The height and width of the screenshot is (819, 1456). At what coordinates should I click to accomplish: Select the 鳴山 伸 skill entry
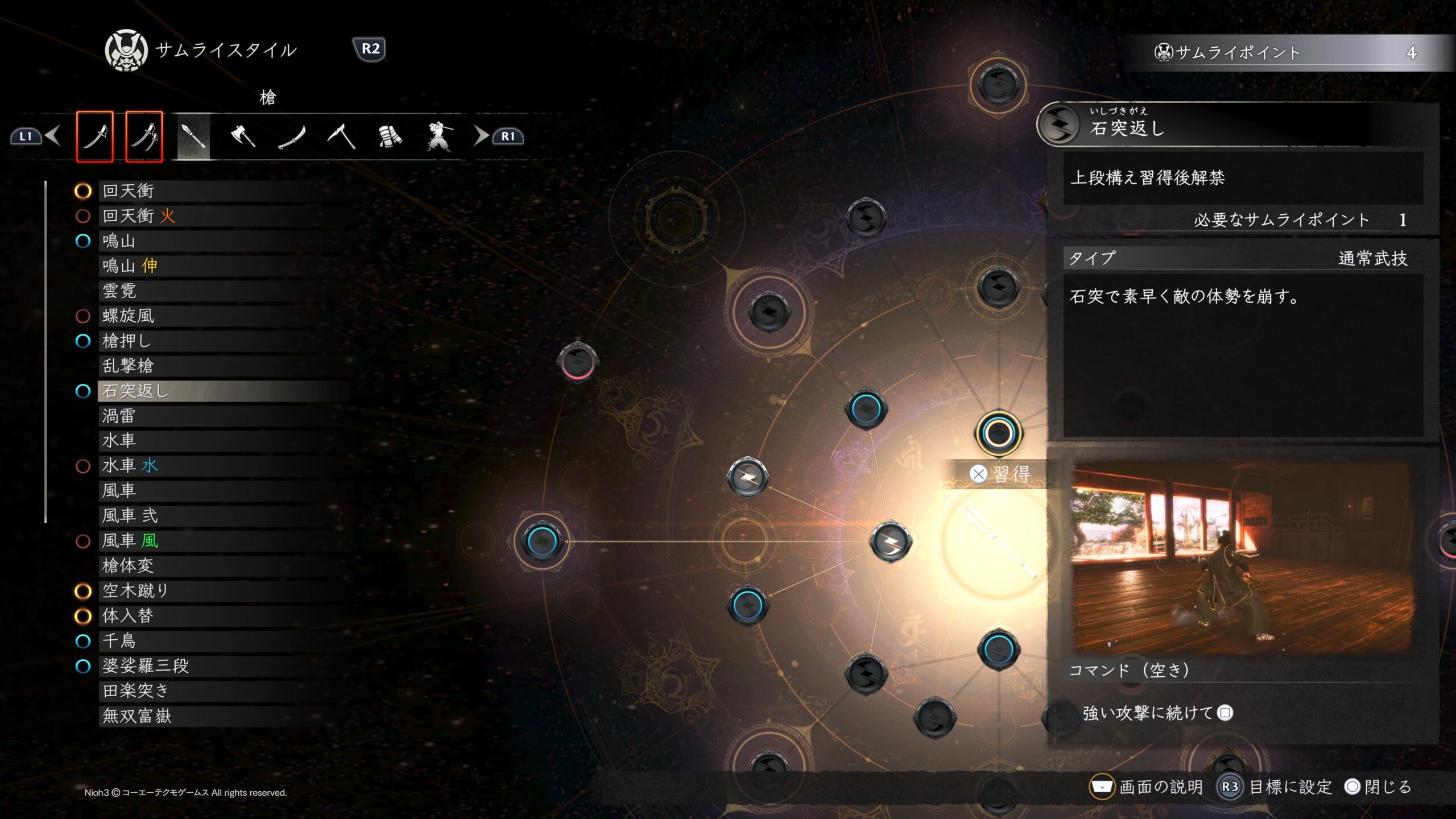tap(130, 266)
